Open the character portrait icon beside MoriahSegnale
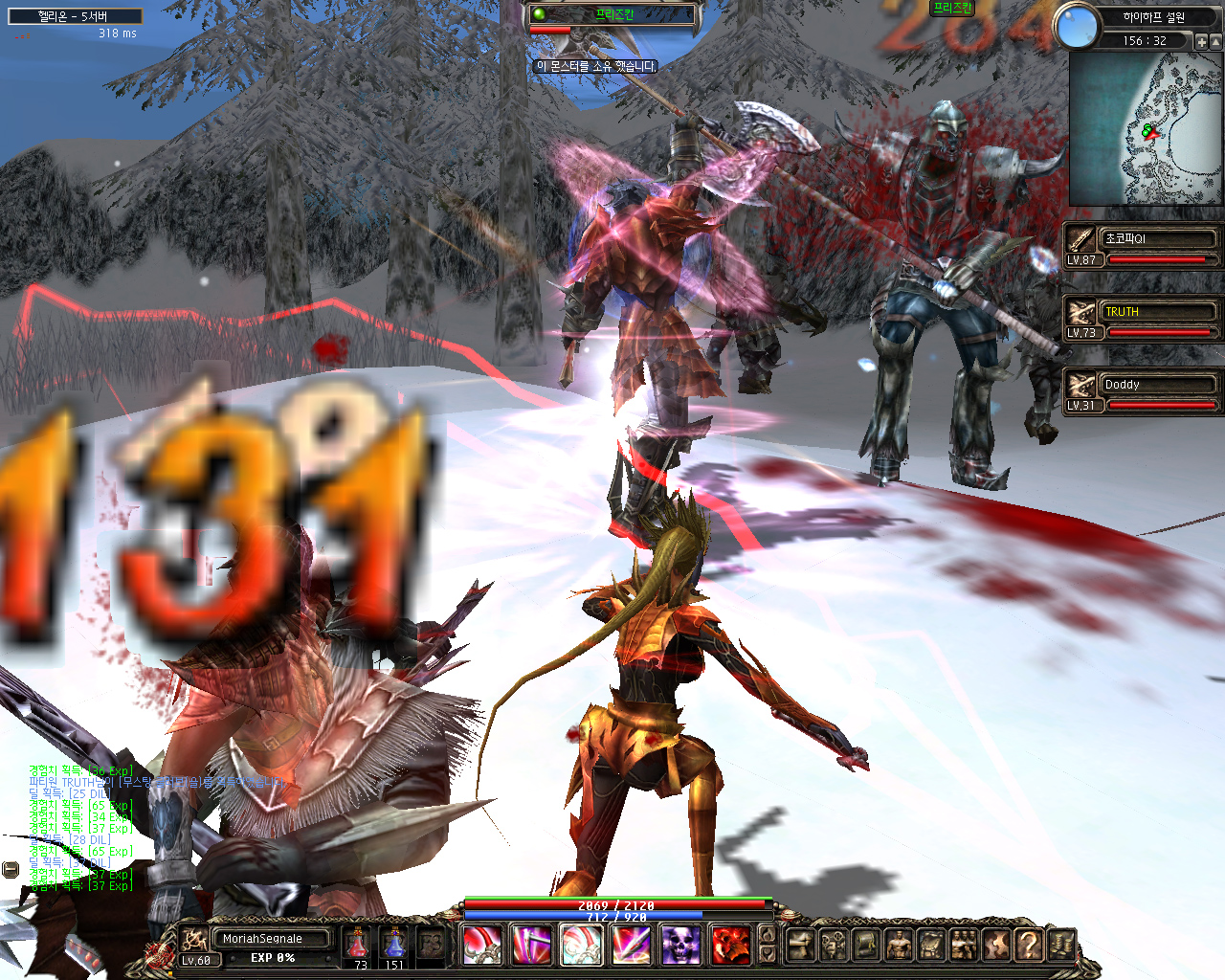The image size is (1225, 980). pyautogui.click(x=194, y=939)
